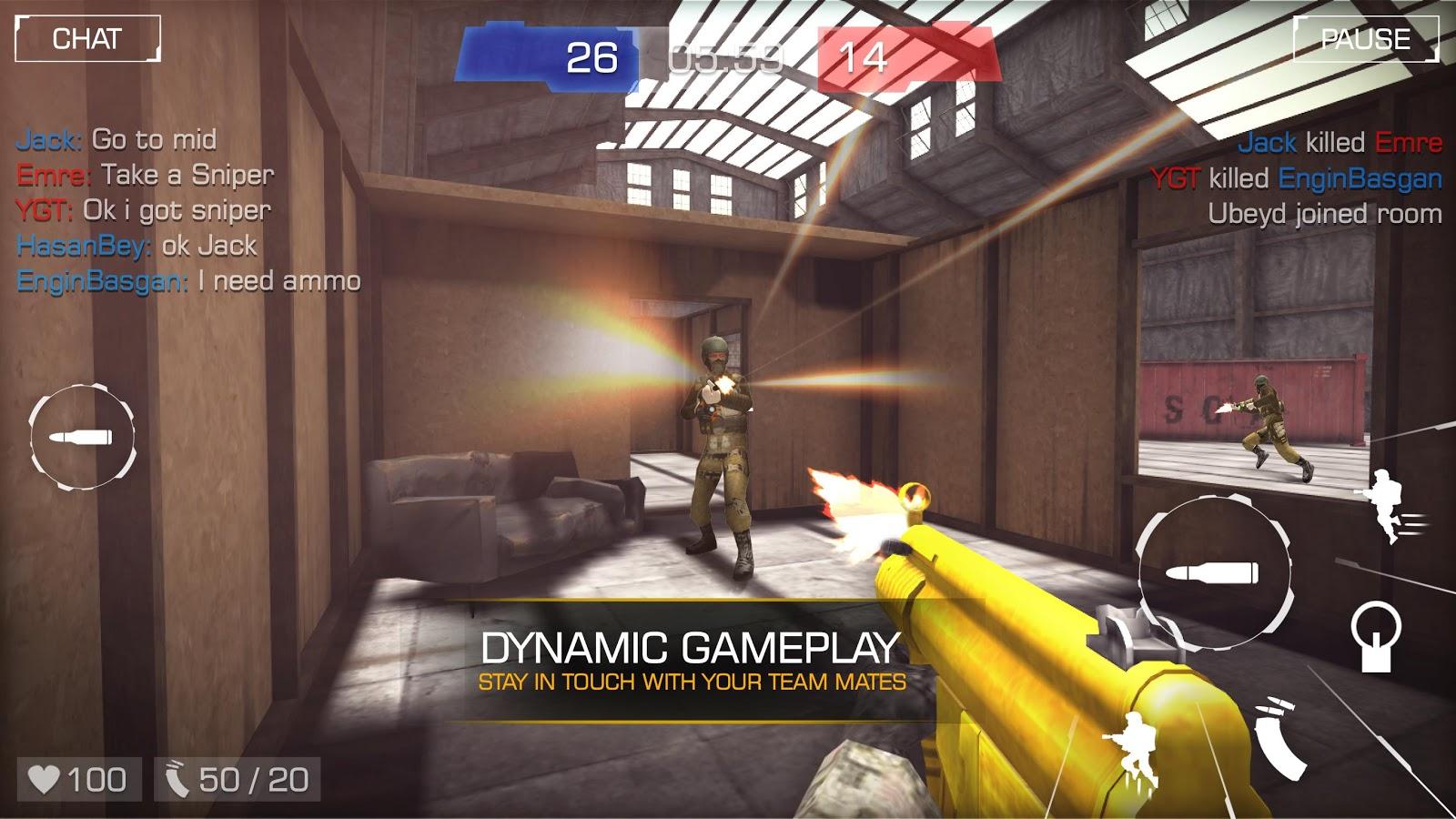This screenshot has height=819, width=1456.
Task: Click the 'Ubeyd joined room' notification
Action: [x=1324, y=213]
